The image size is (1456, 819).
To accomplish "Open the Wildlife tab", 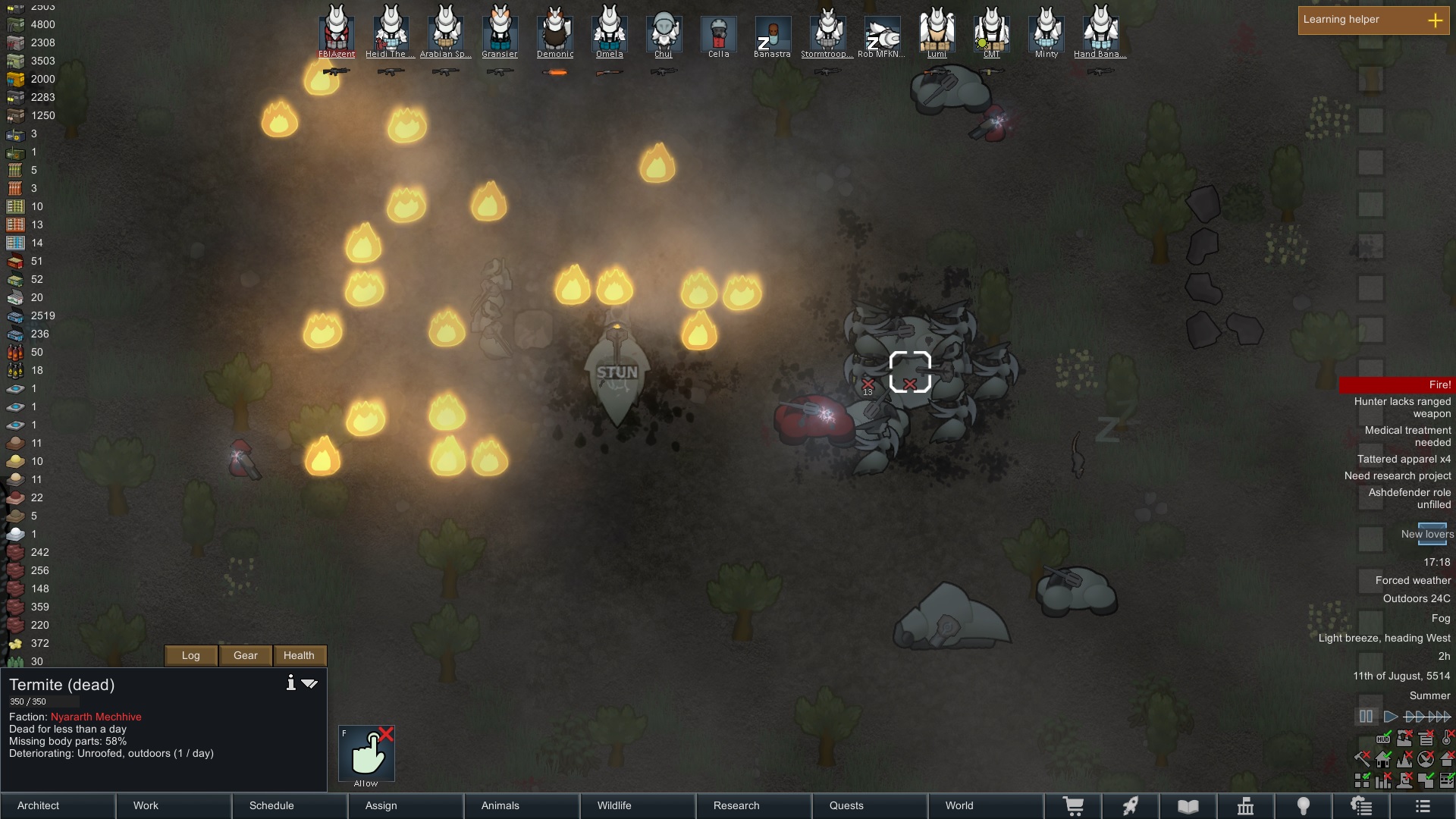I will click(639, 805).
